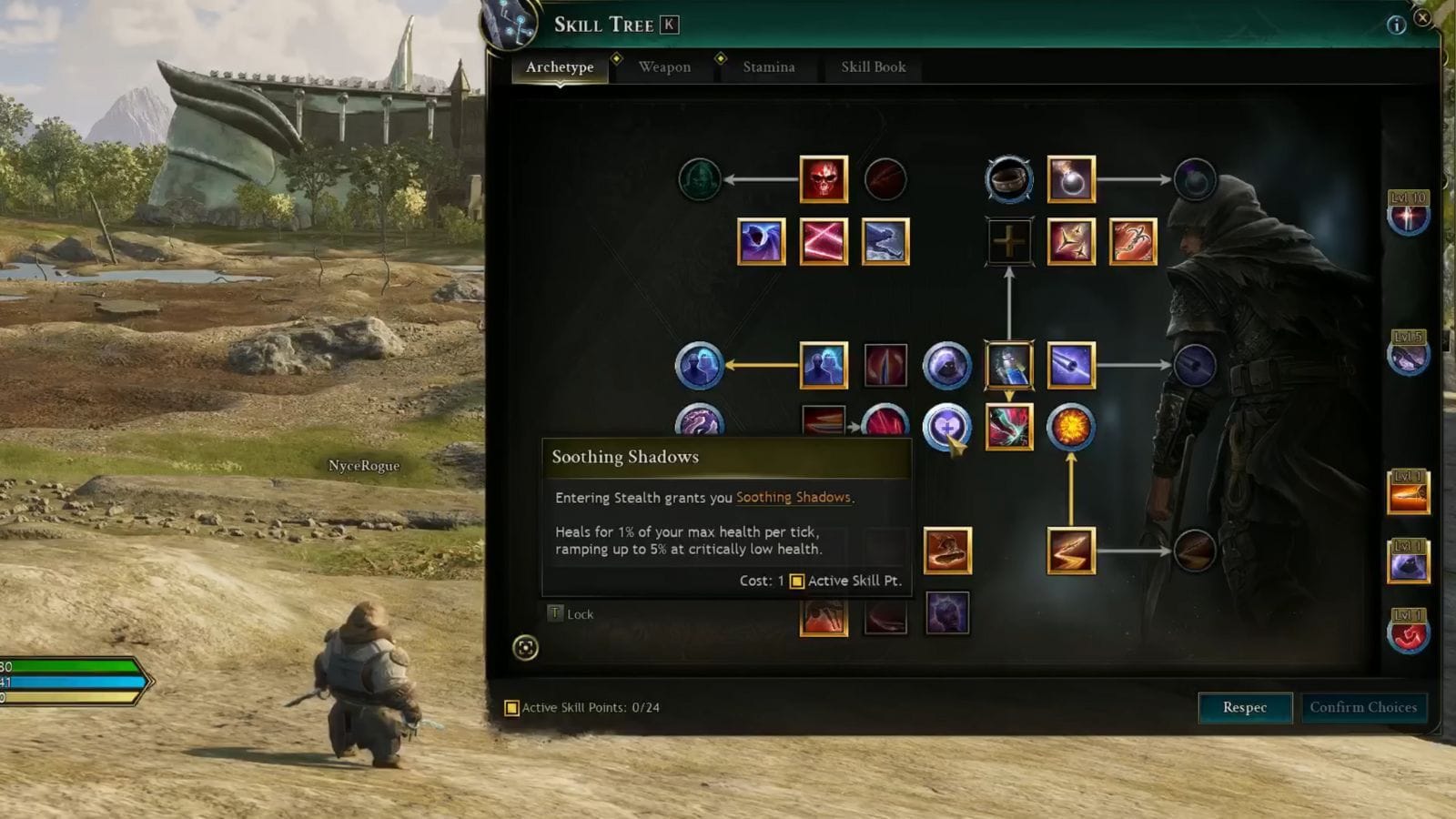1456x819 pixels.
Task: Toggle the skill tree lock with the T key icon
Action: (553, 613)
